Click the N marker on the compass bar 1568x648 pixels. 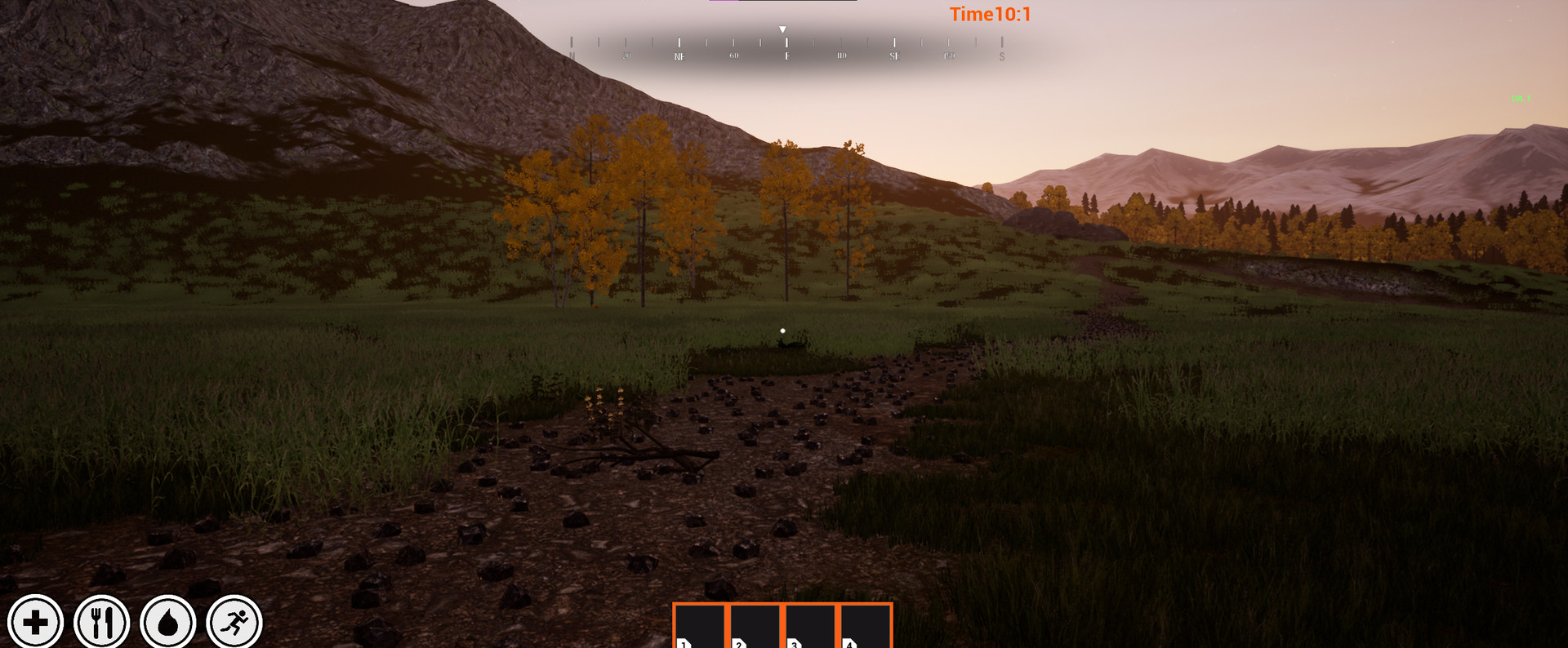(x=572, y=55)
